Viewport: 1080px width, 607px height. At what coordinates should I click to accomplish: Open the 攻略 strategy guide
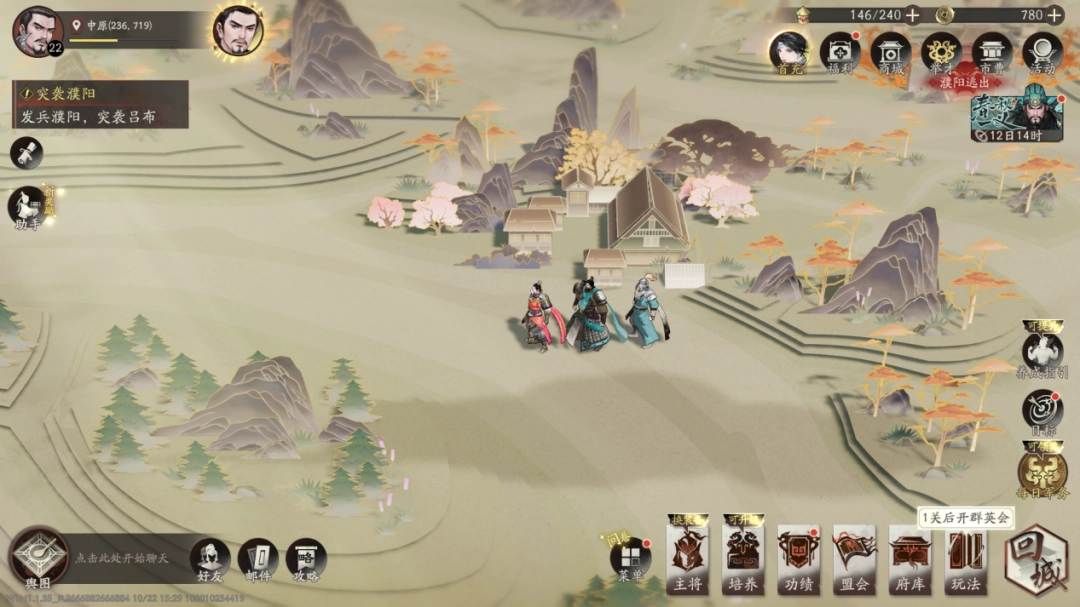coord(306,560)
